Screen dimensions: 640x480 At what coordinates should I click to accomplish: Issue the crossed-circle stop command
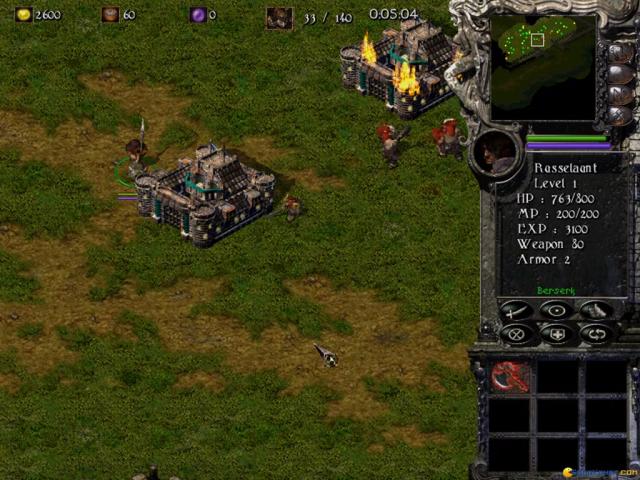[x=516, y=334]
